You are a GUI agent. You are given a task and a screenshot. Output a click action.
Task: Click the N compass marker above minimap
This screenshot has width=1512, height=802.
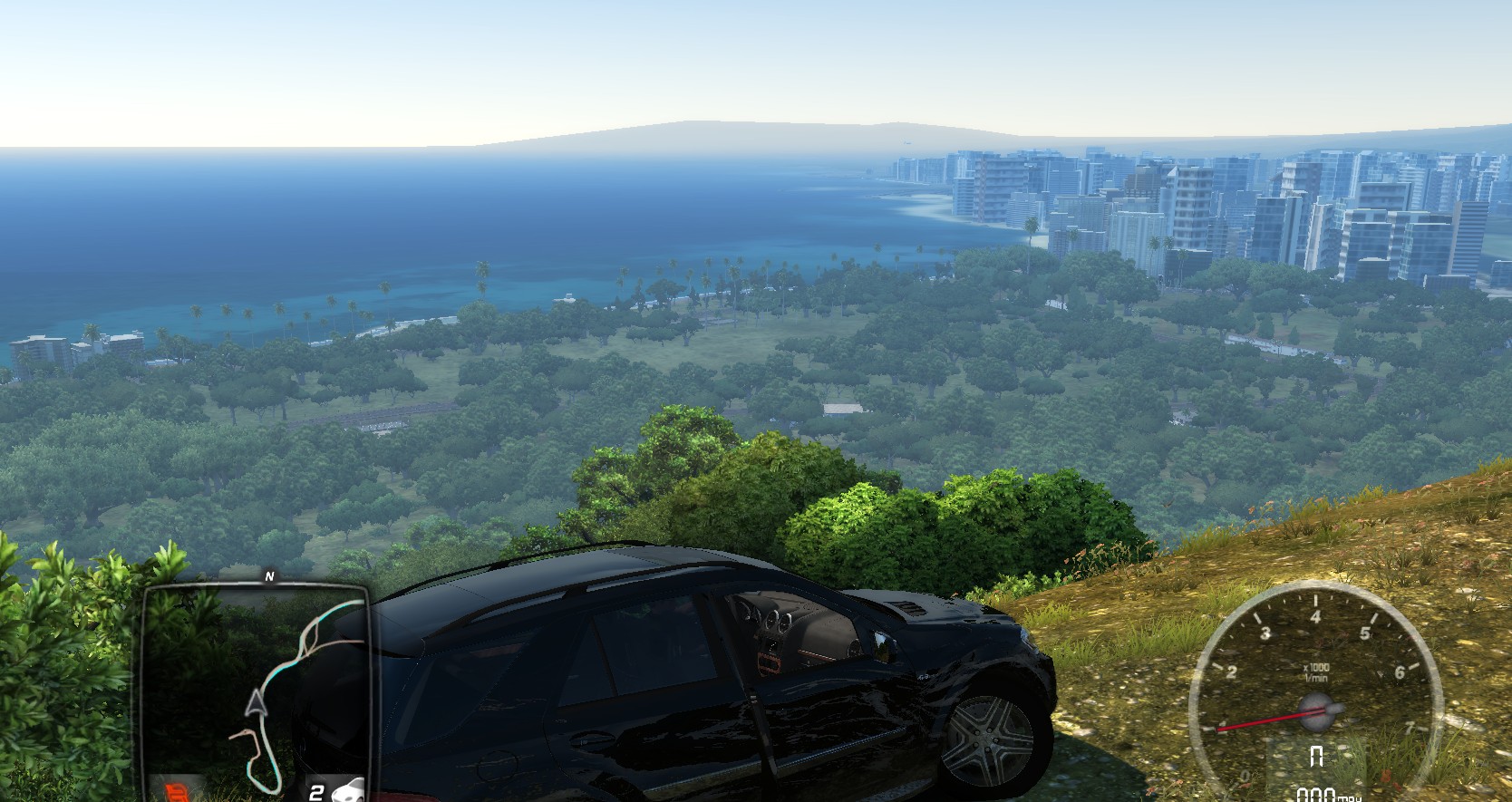(268, 575)
